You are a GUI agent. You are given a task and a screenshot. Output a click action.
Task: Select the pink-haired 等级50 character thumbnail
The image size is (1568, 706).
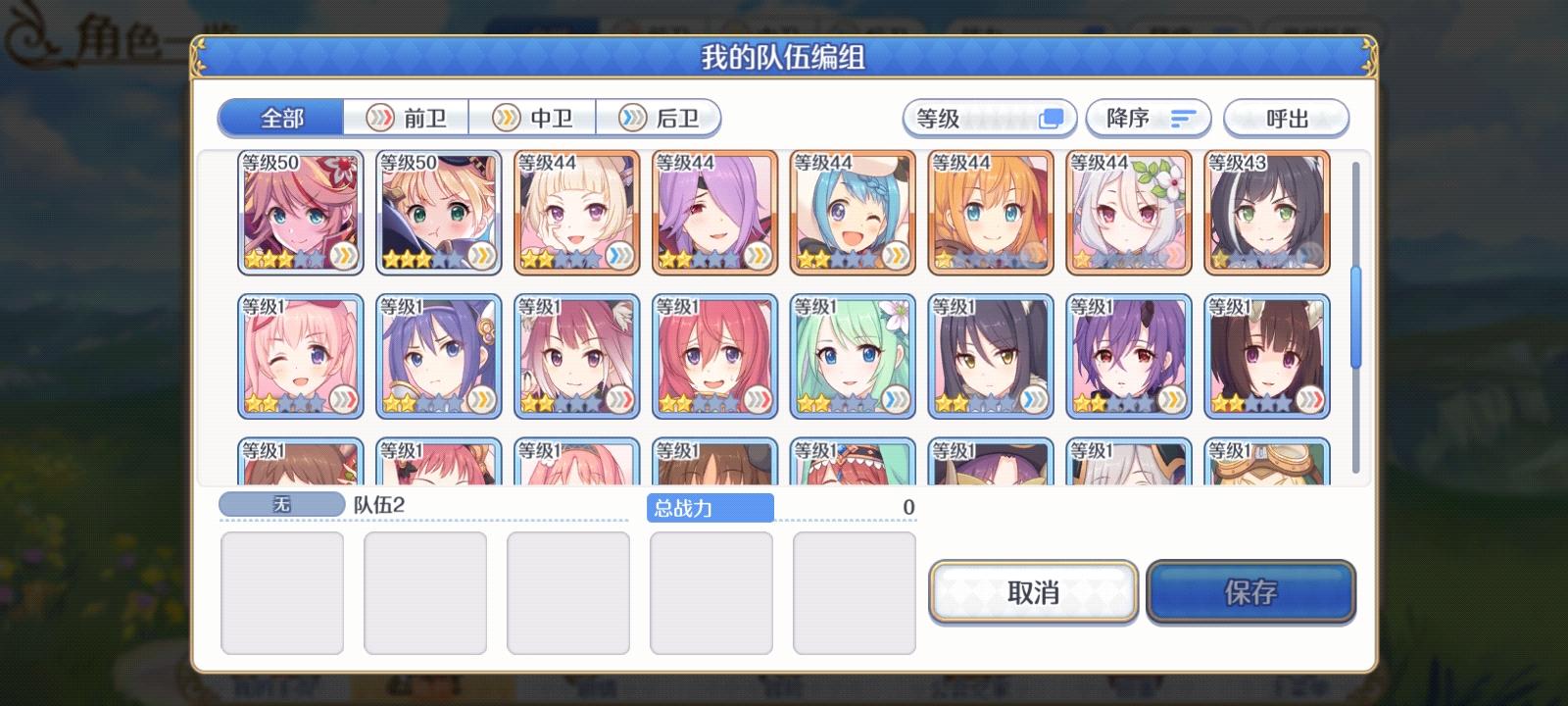coord(300,211)
